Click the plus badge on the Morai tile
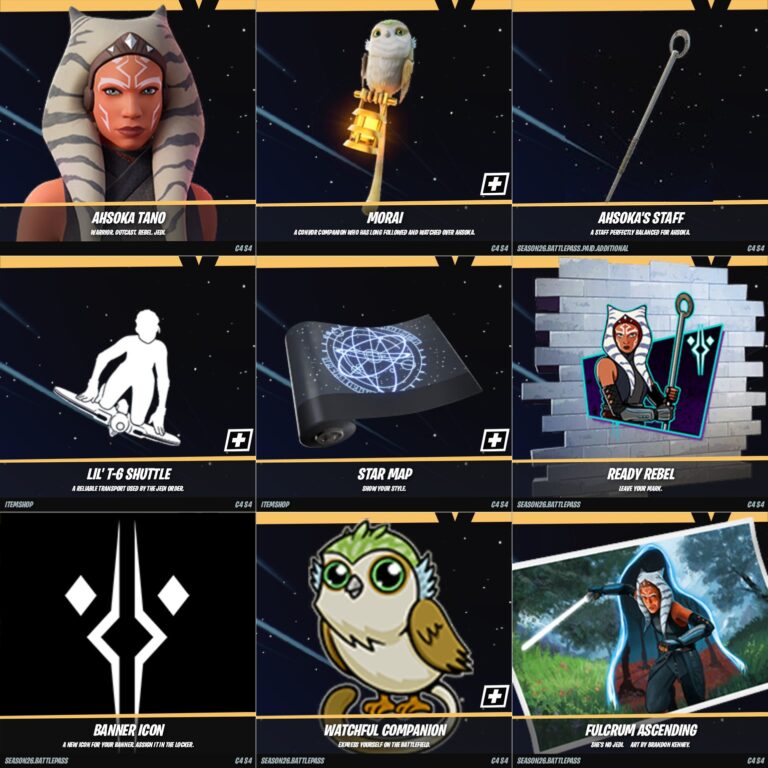 [494, 184]
